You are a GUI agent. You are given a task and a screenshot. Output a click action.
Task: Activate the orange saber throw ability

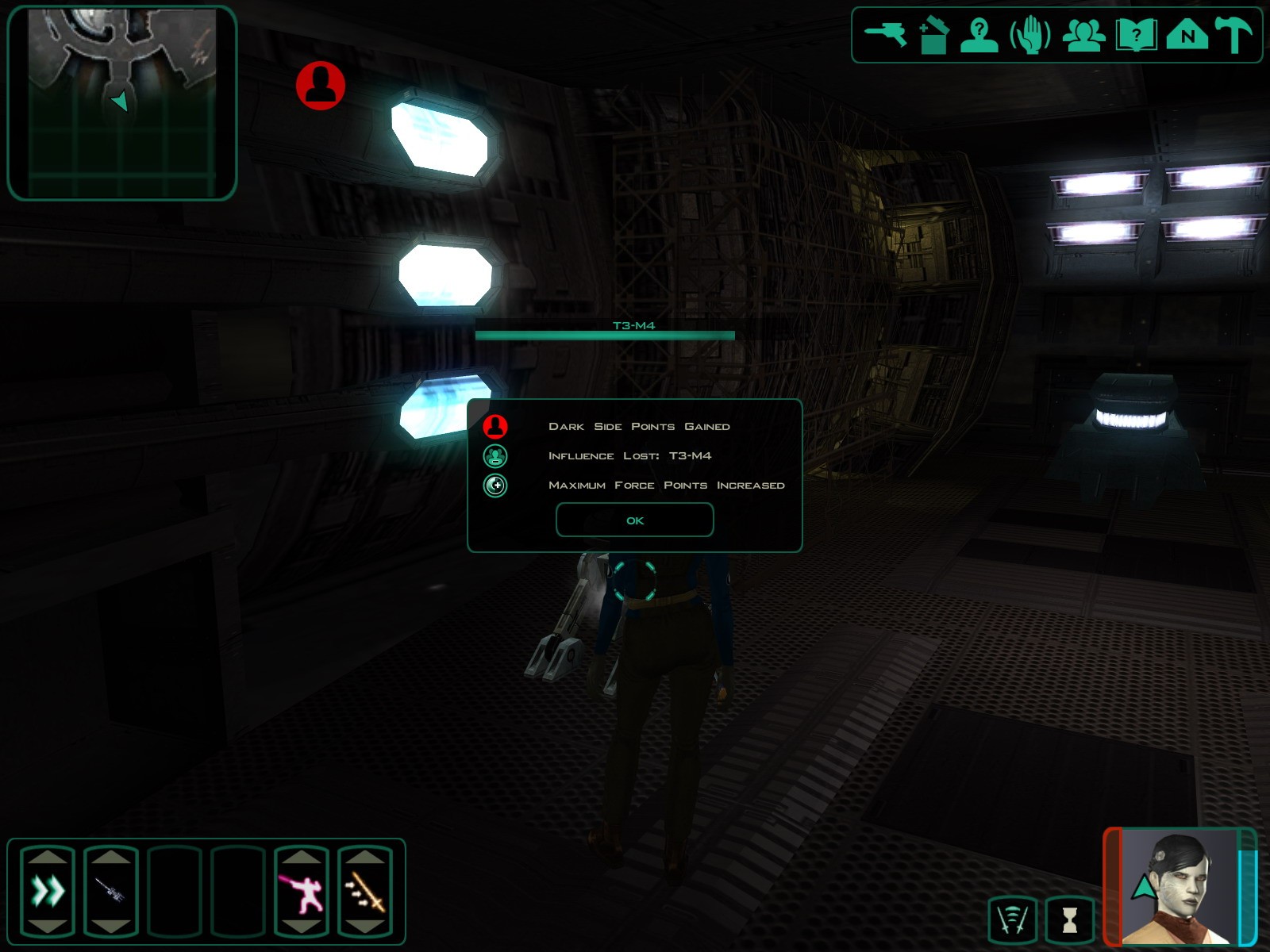pos(365,891)
